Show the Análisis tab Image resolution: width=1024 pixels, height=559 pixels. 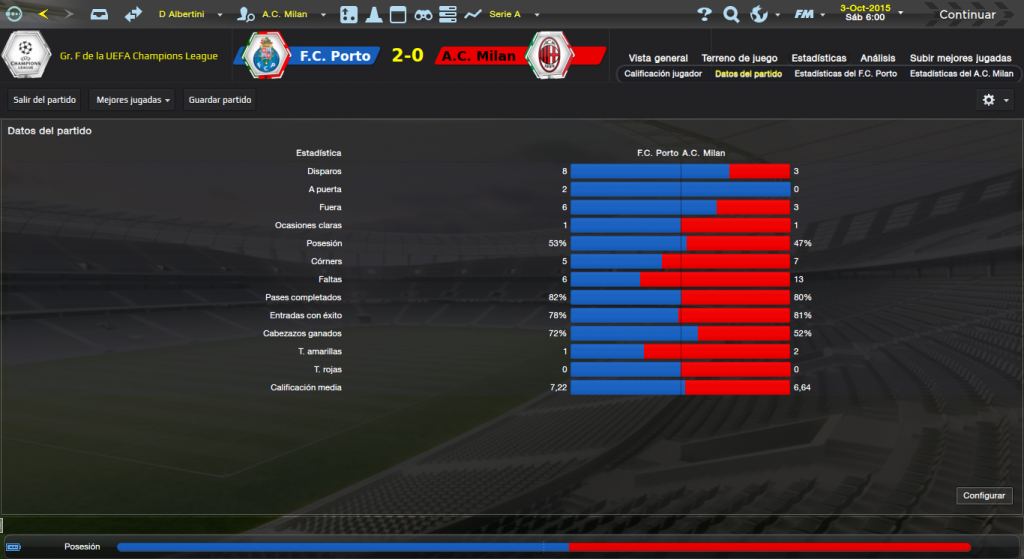point(878,58)
